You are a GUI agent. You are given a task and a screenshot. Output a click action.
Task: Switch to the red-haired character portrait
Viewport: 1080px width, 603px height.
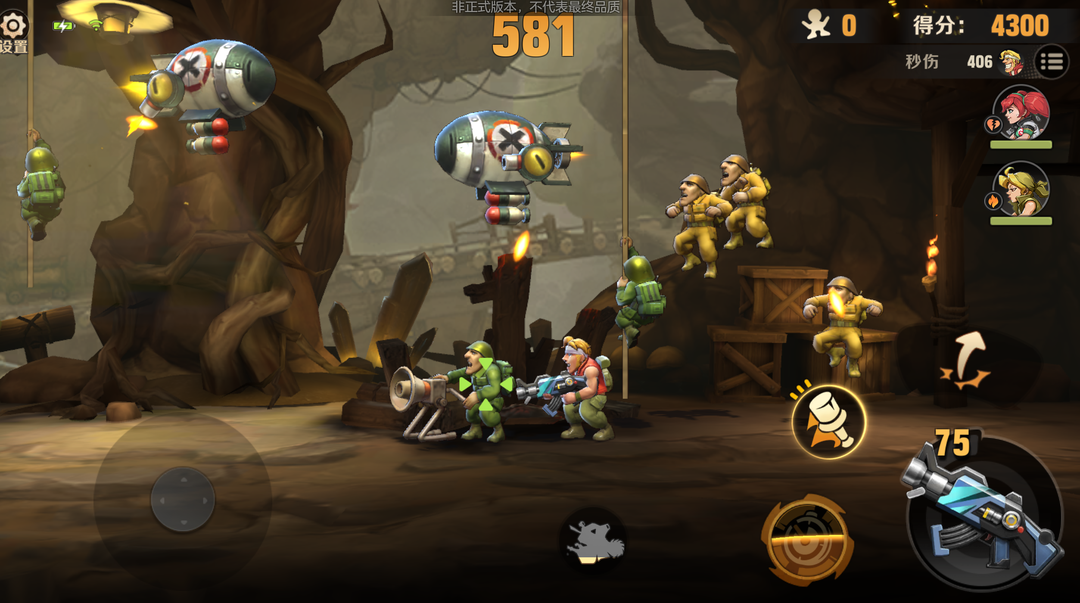tap(1021, 113)
